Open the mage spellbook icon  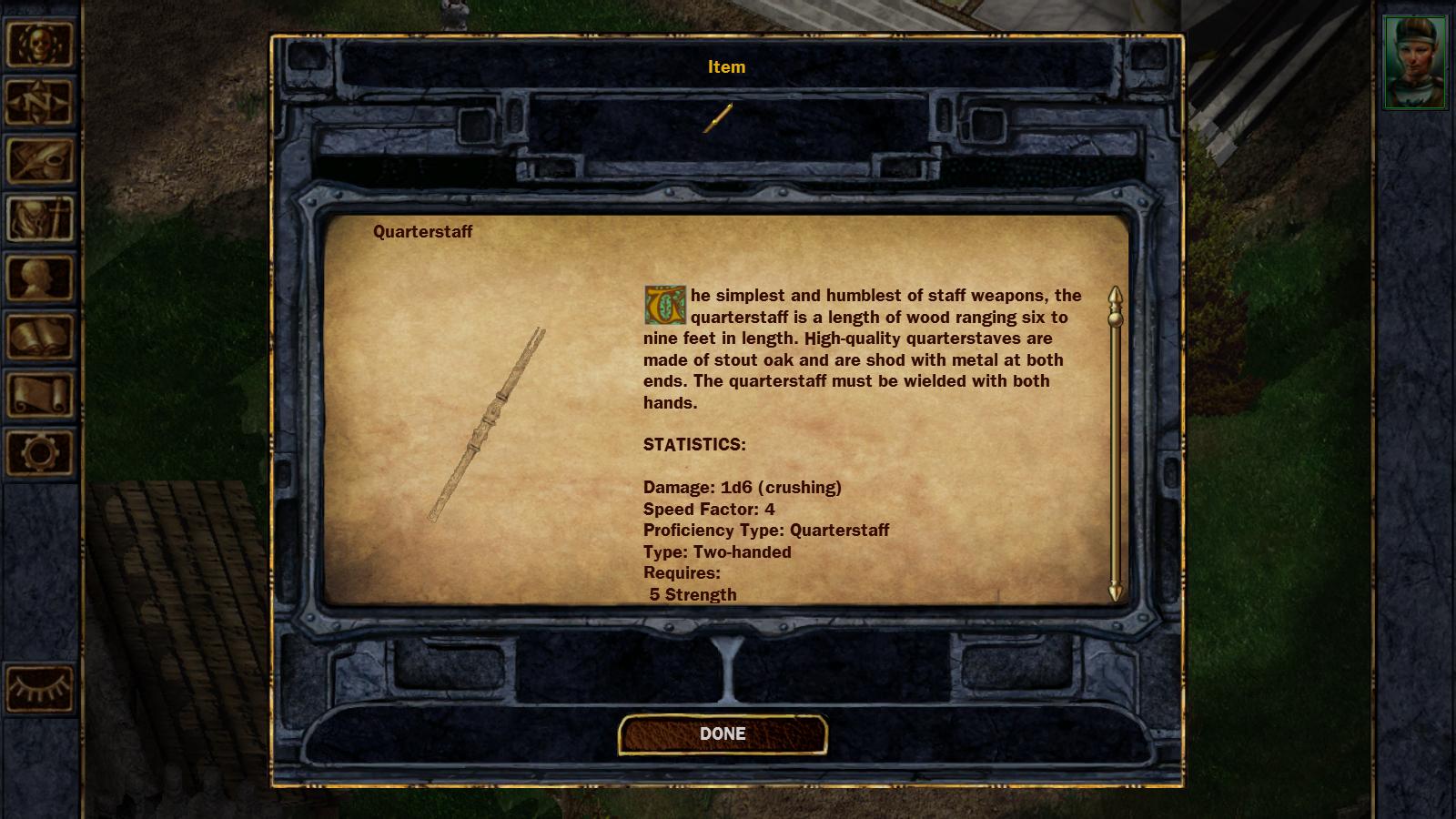tap(41, 334)
